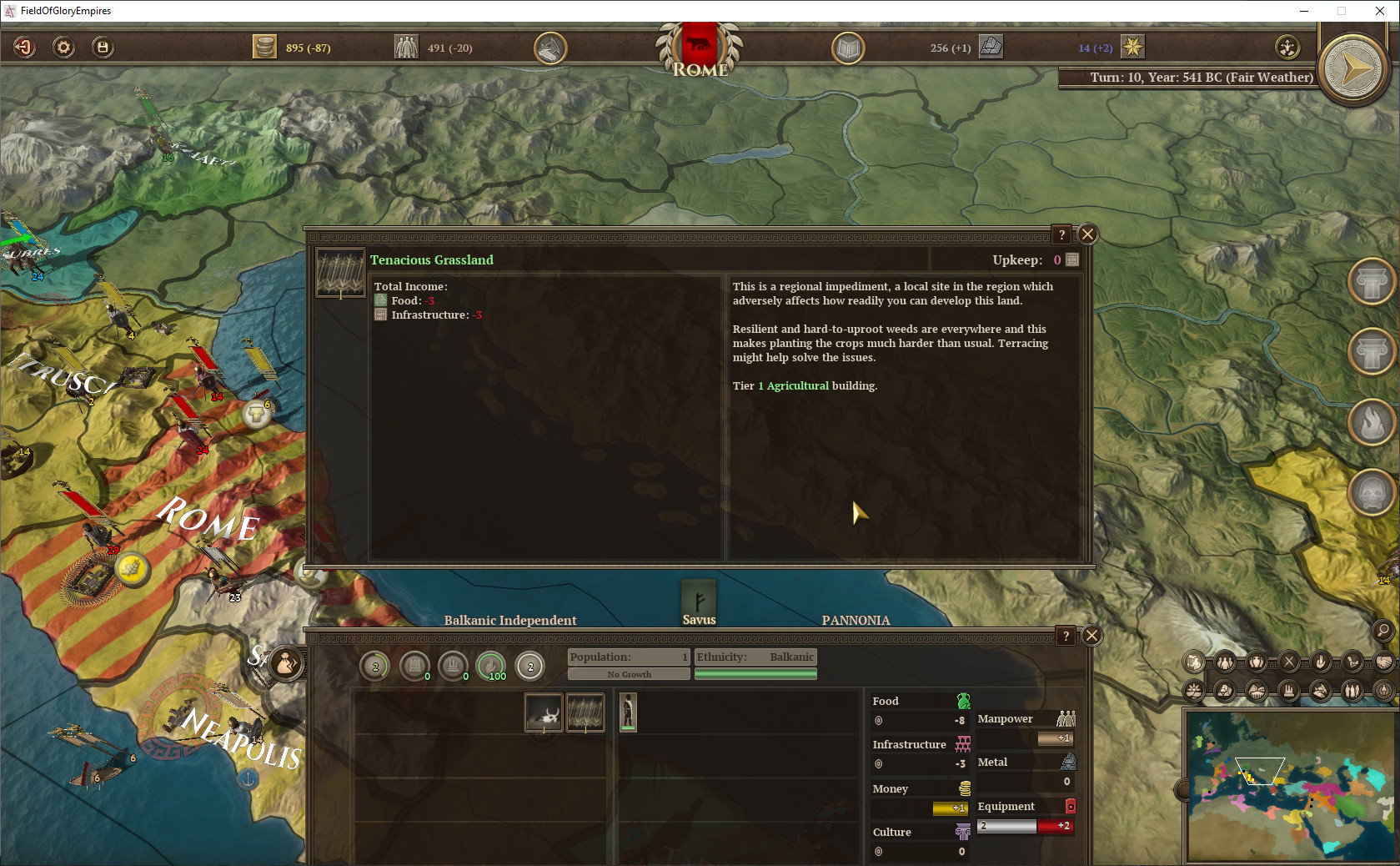Open the ledger book icon in the top bar

847,48
